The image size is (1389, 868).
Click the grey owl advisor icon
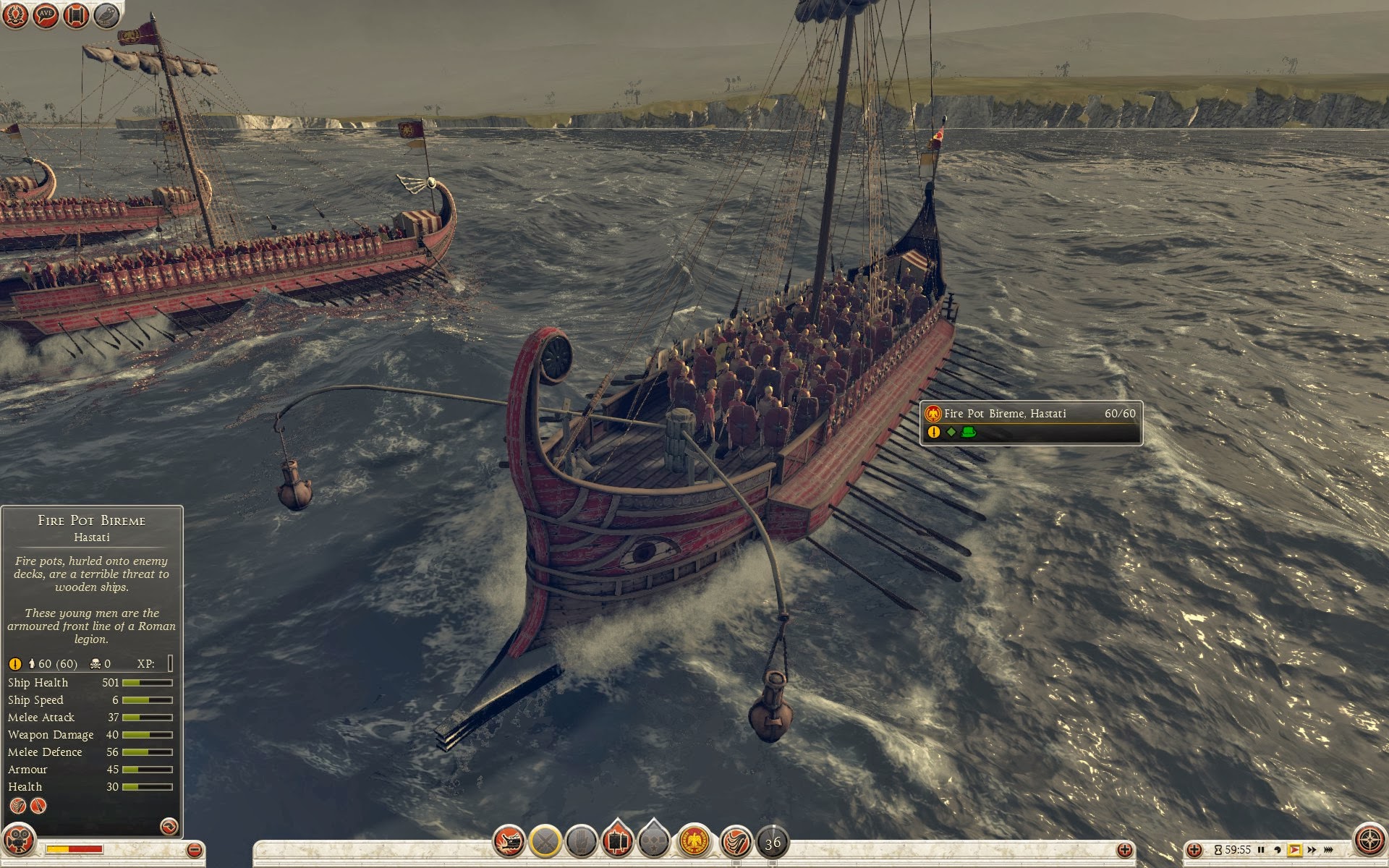(106, 15)
